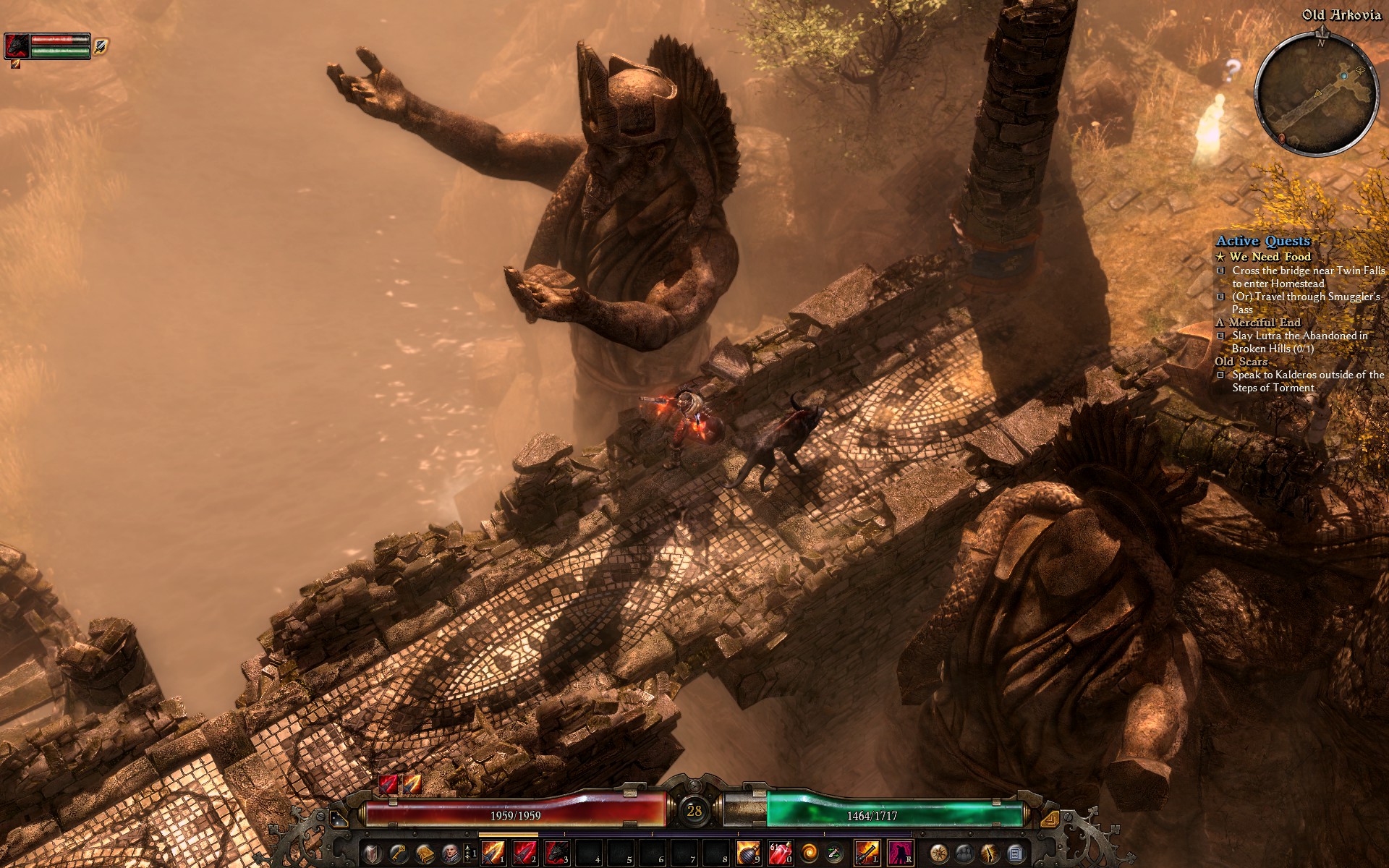Open the blue document icon in bottom bar
Image resolution: width=1389 pixels, height=868 pixels.
point(1015,854)
